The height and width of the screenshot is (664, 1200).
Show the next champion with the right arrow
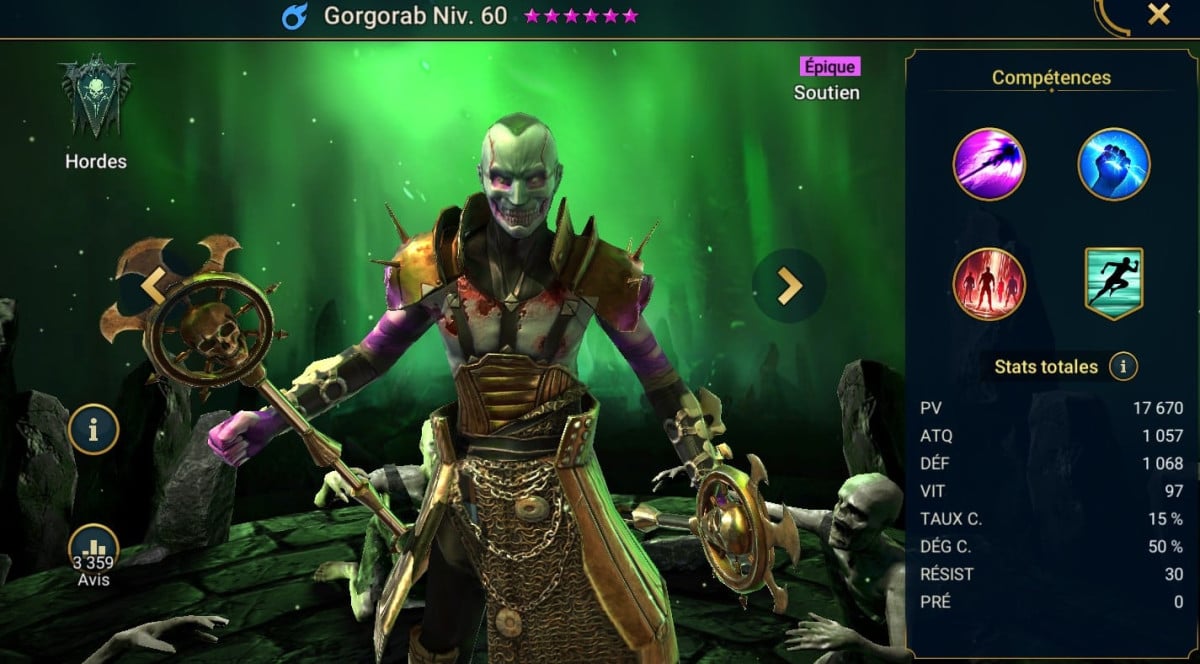coord(790,286)
